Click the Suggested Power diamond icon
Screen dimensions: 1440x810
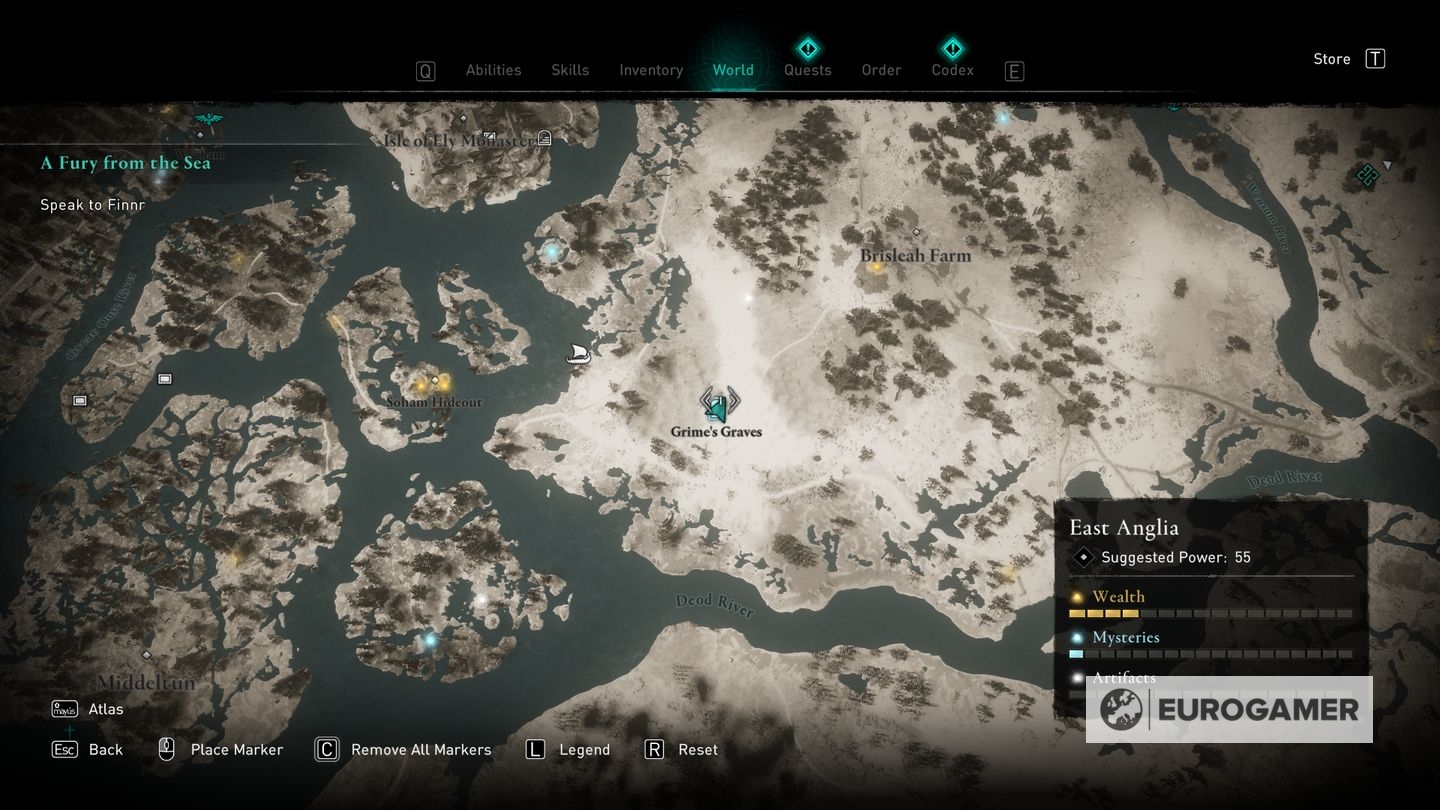pyautogui.click(x=1082, y=557)
